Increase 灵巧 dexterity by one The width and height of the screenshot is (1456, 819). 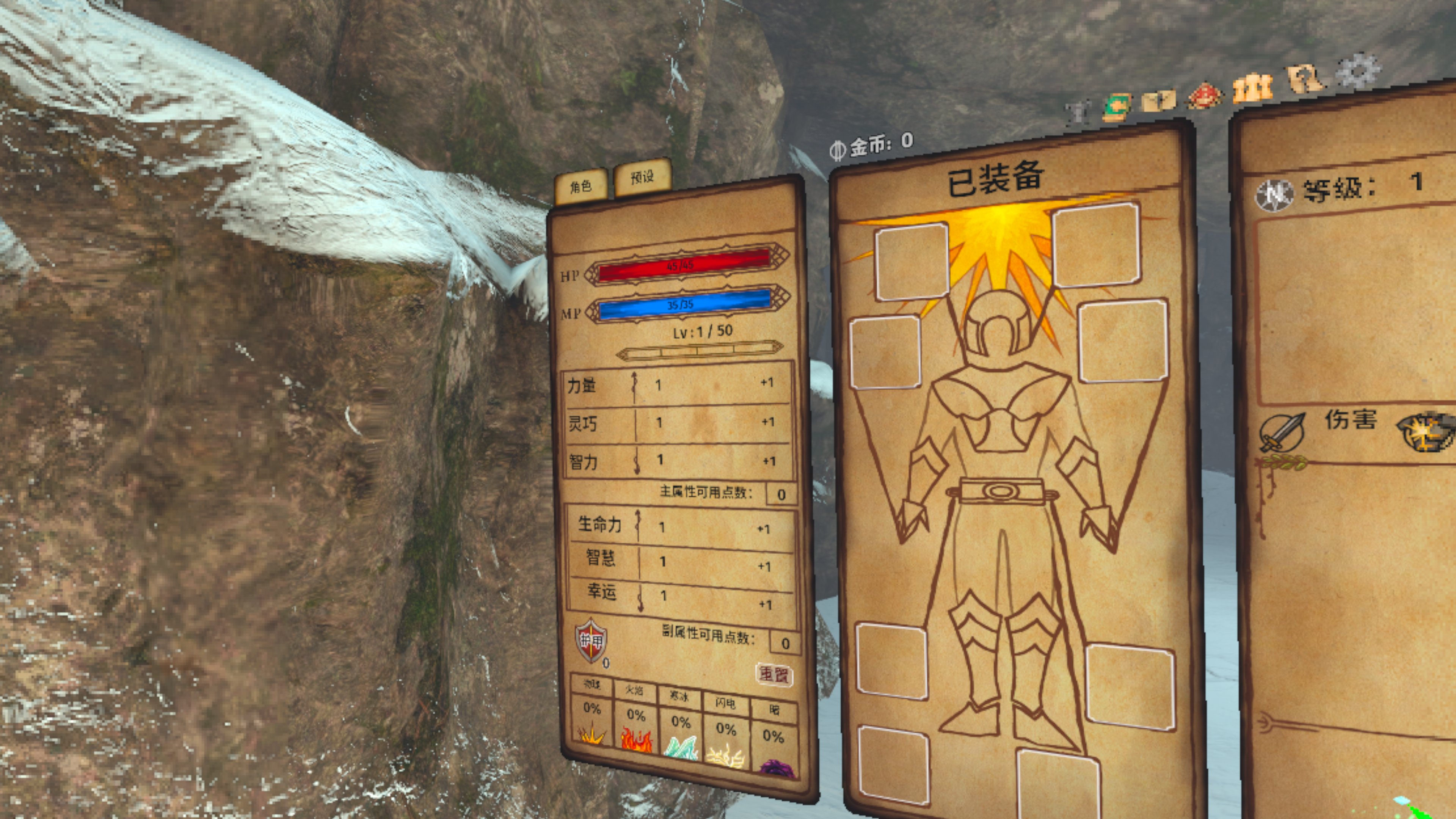coord(767,422)
